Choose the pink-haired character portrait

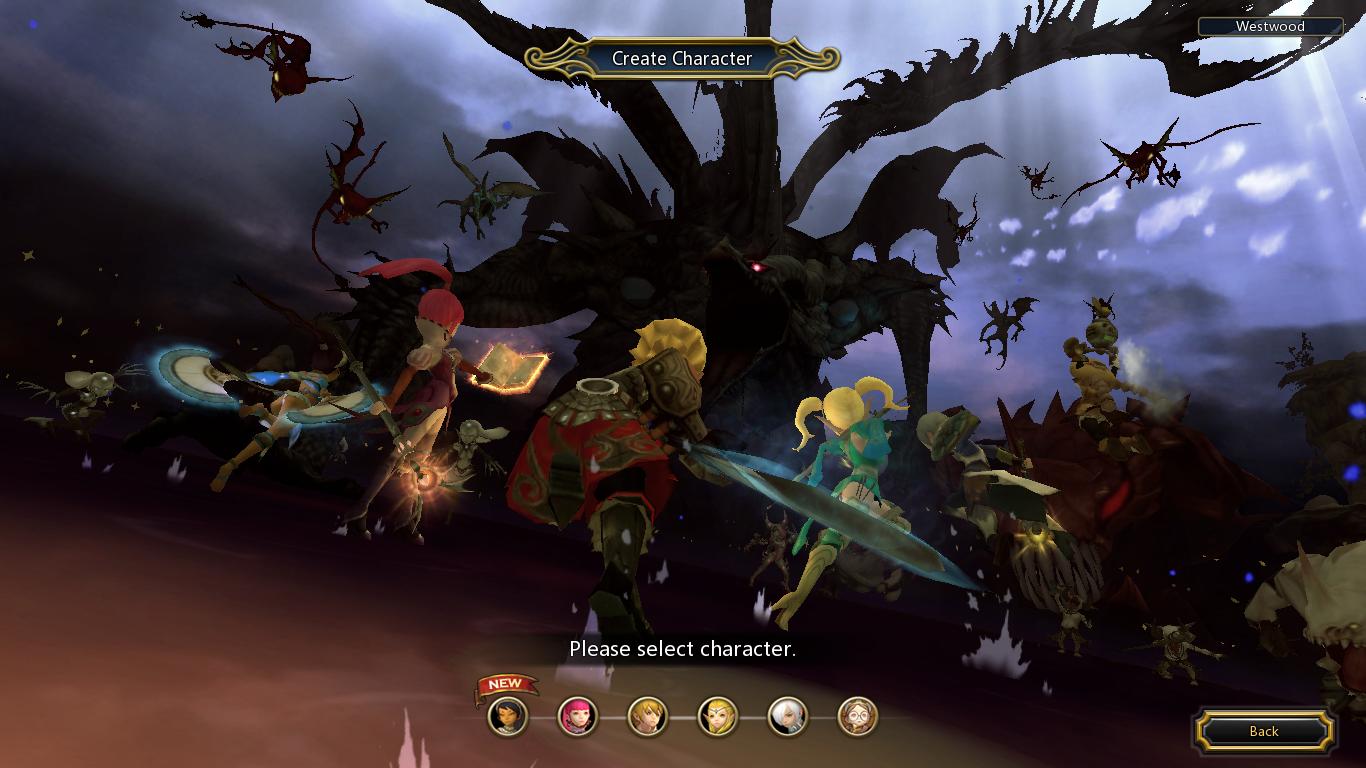tap(577, 717)
